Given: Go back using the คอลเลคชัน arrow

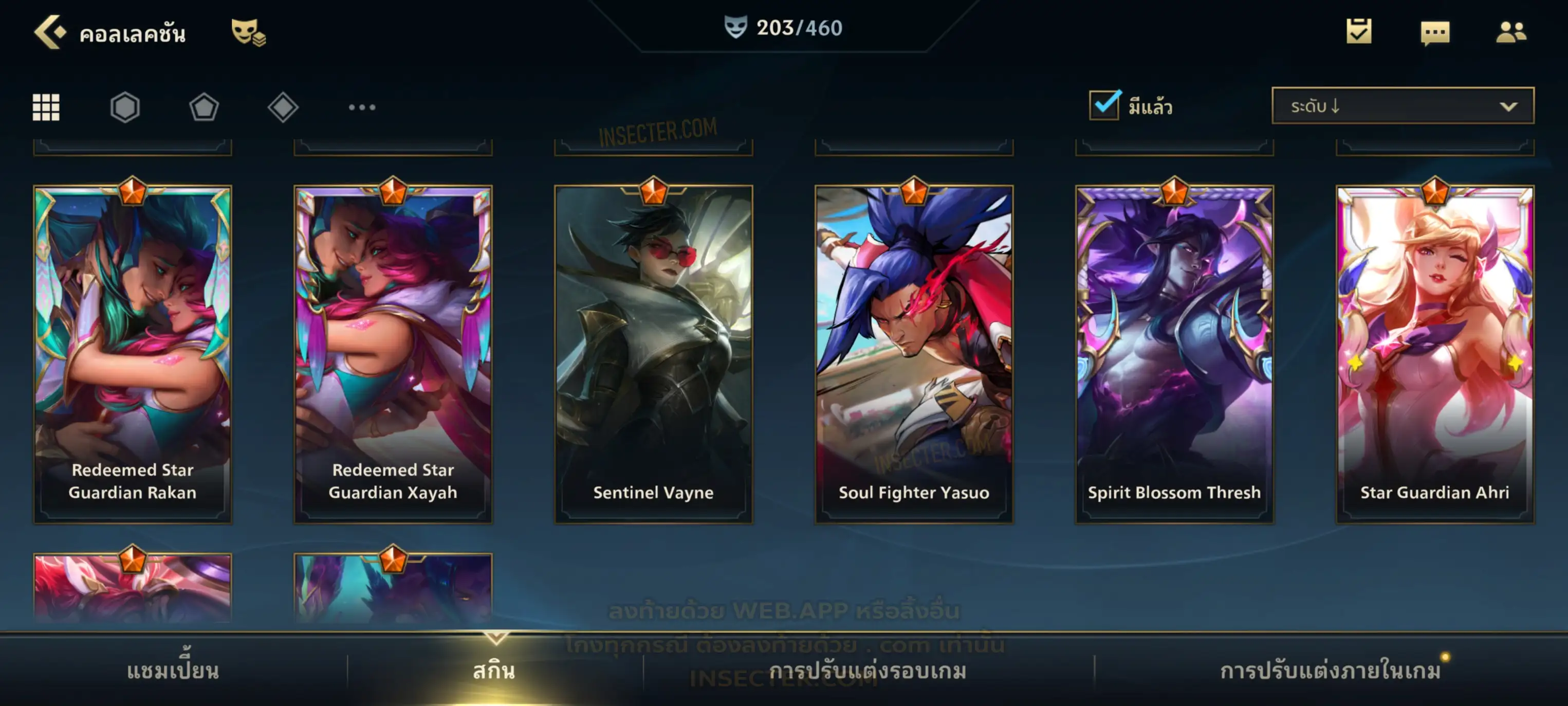Looking at the screenshot, I should click(50, 32).
